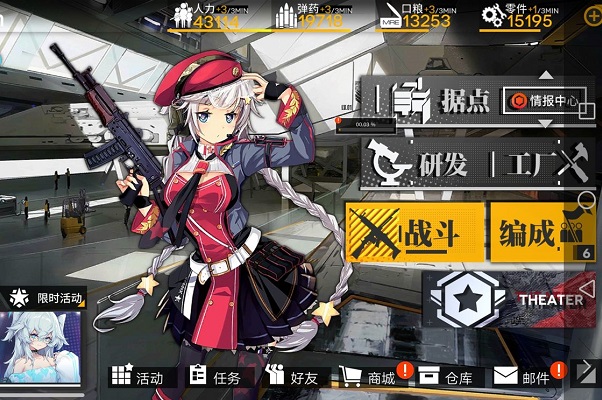Open the 情报中心 intelligence center
The width and height of the screenshot is (602, 400).
543,100
